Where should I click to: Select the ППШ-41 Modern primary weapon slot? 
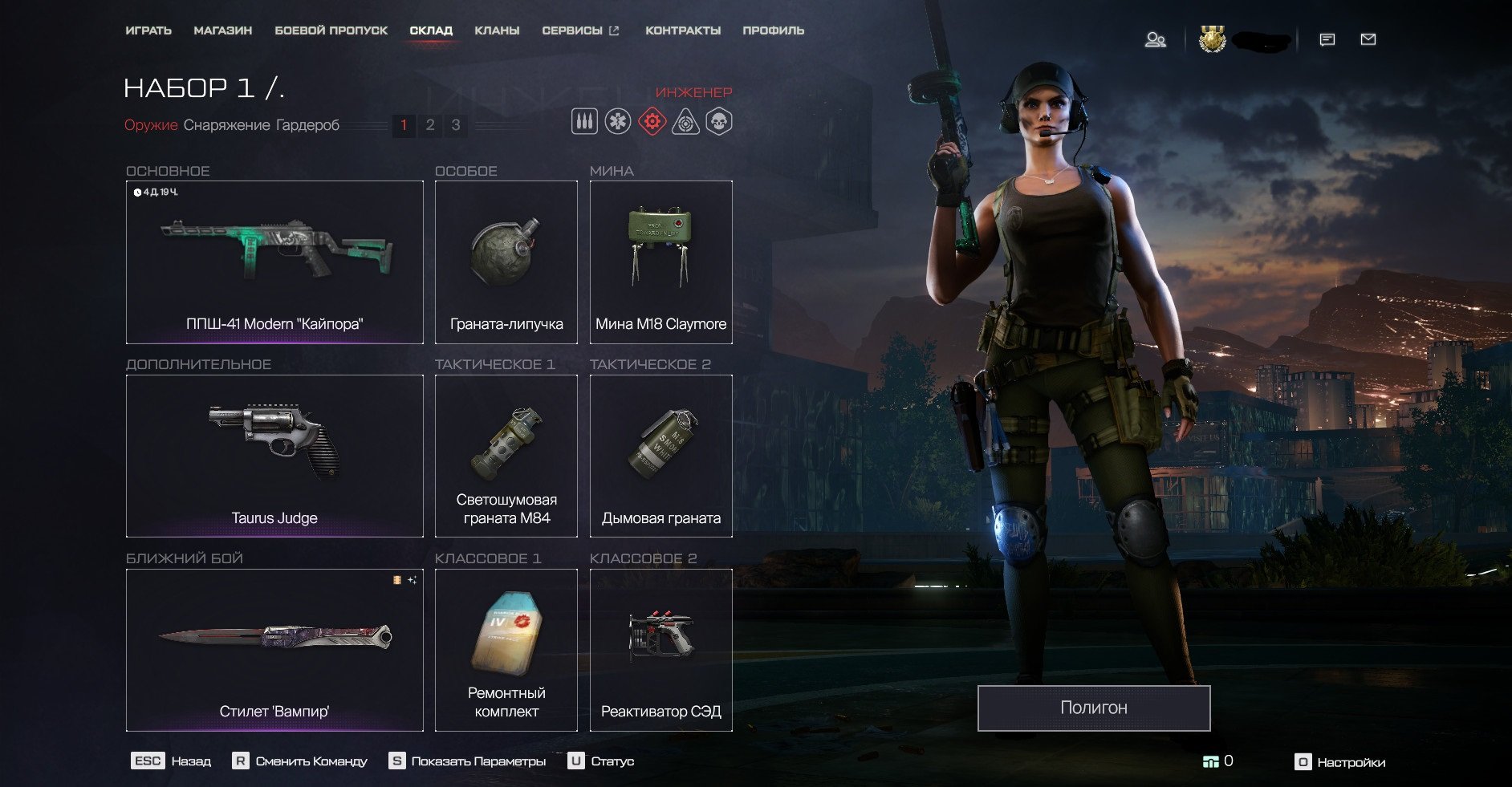click(x=274, y=262)
